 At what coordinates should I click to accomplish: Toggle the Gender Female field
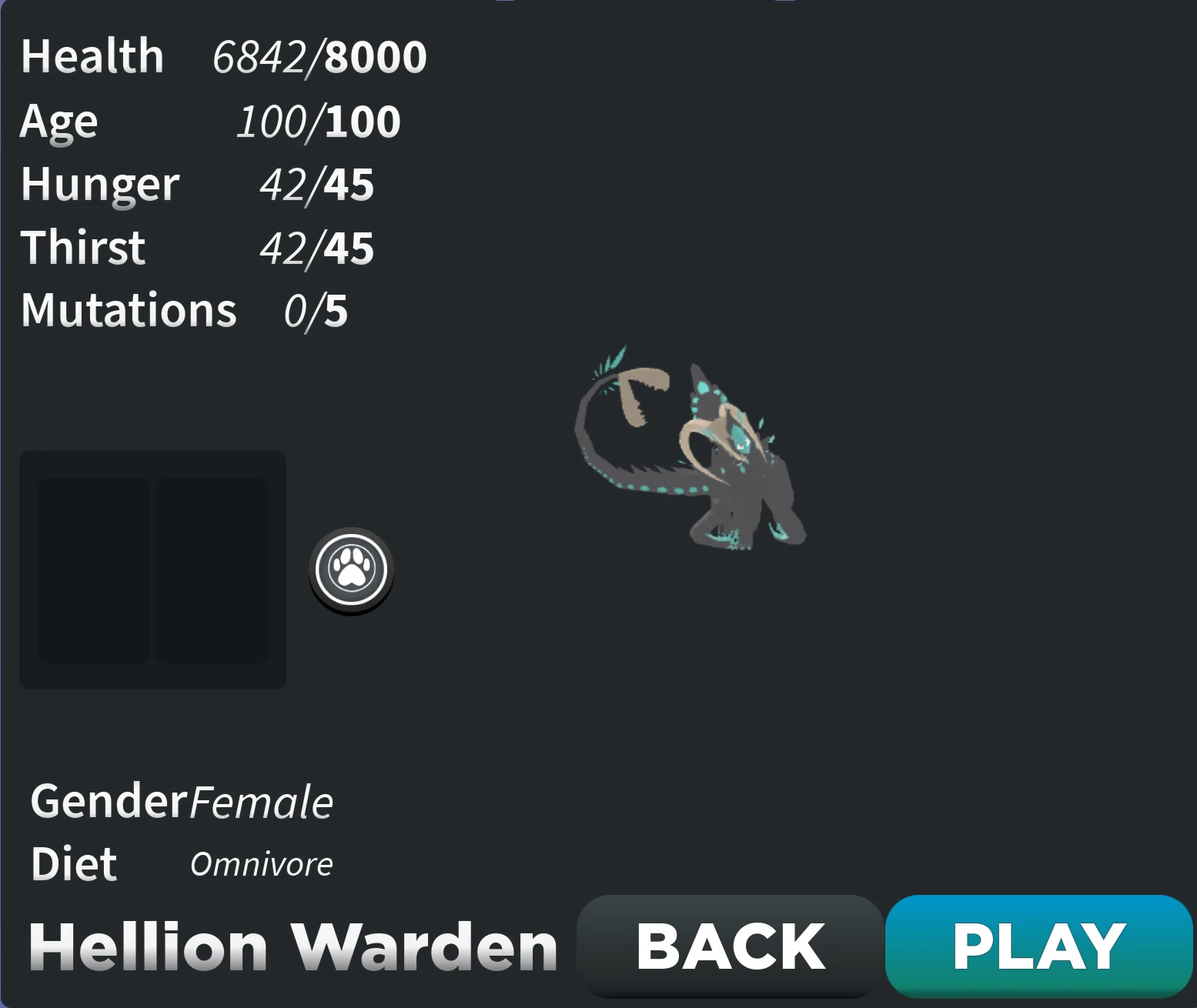[x=181, y=801]
